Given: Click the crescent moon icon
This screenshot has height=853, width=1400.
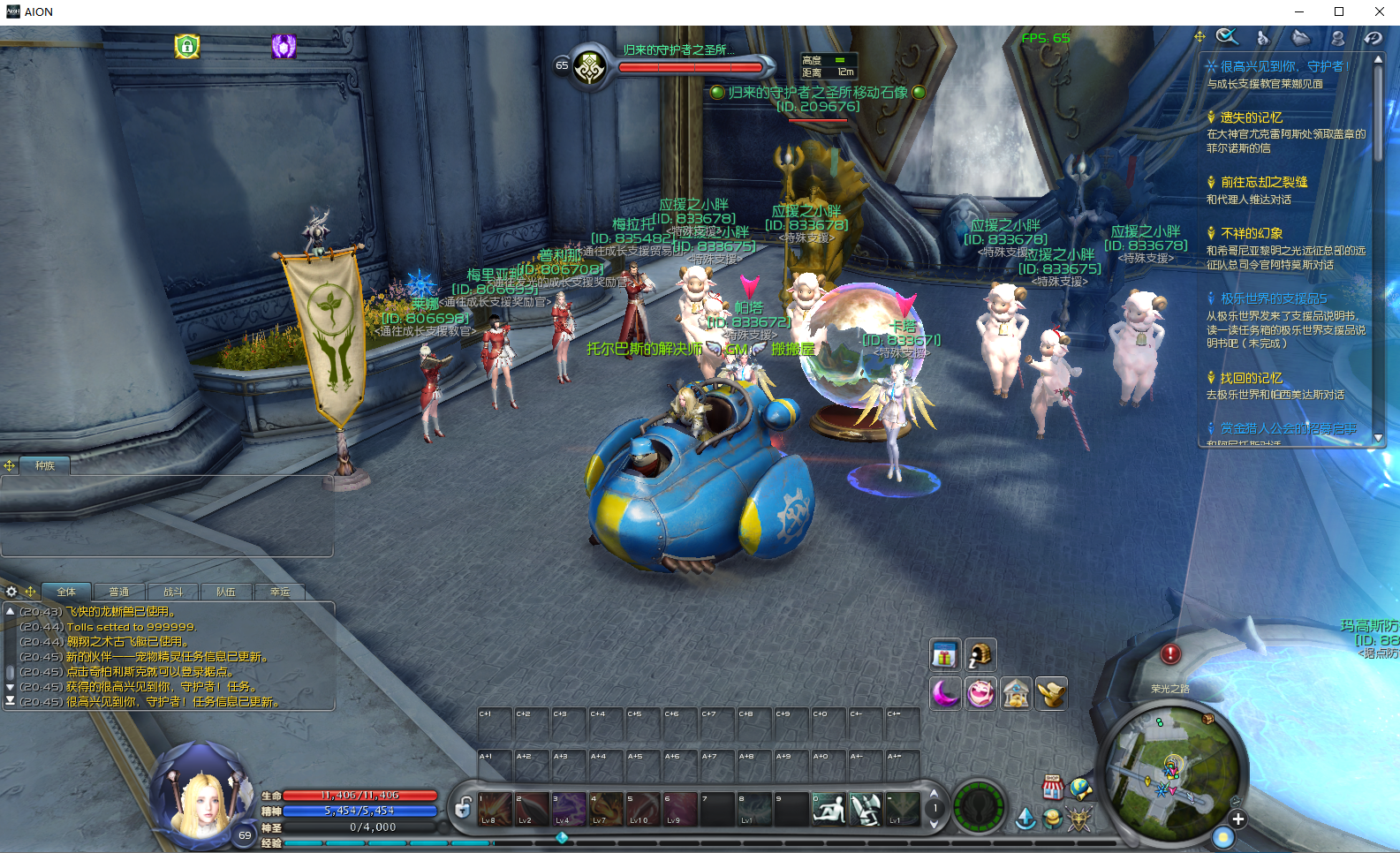Looking at the screenshot, I should click(x=944, y=693).
